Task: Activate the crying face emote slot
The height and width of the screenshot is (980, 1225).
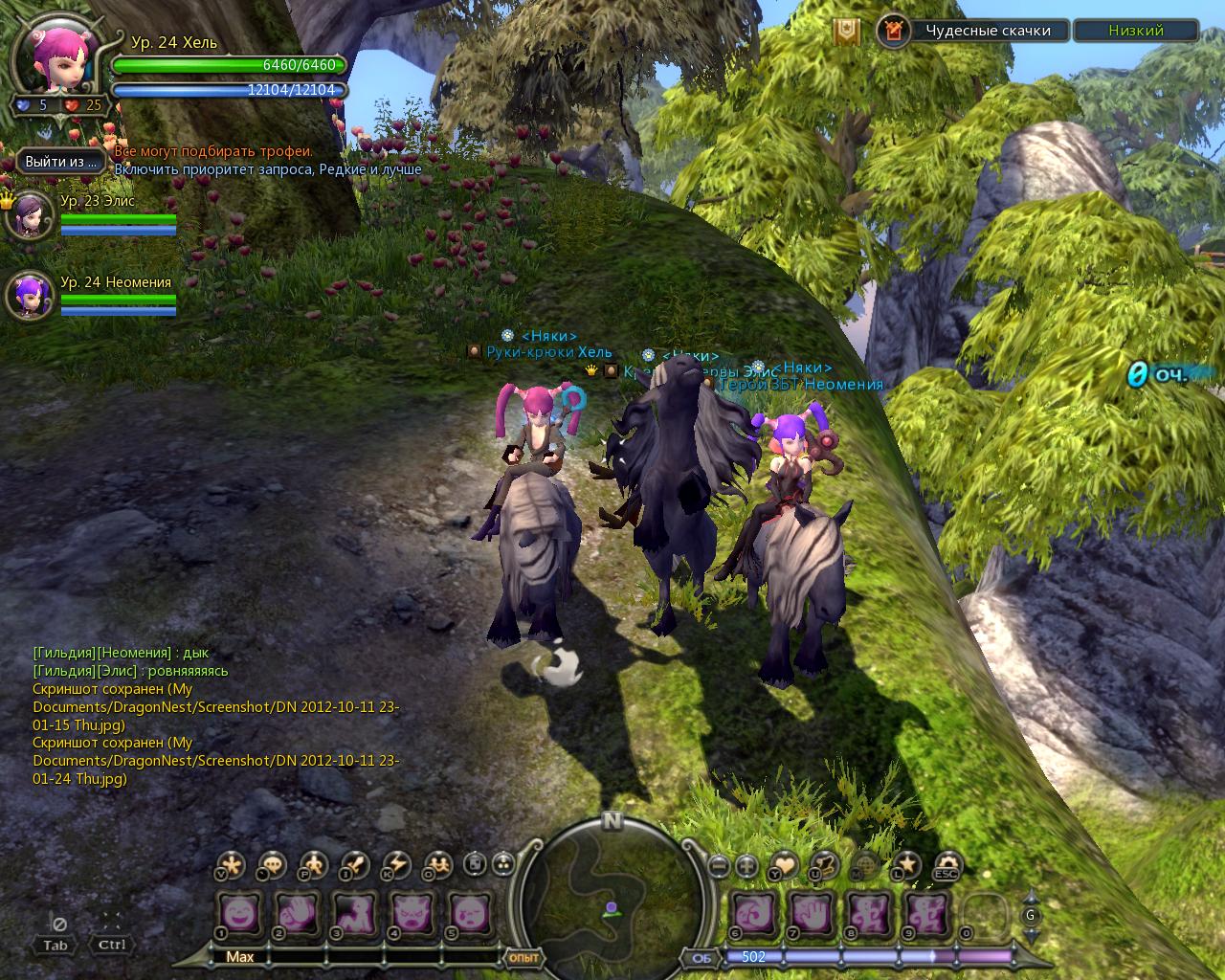Action: (469, 914)
